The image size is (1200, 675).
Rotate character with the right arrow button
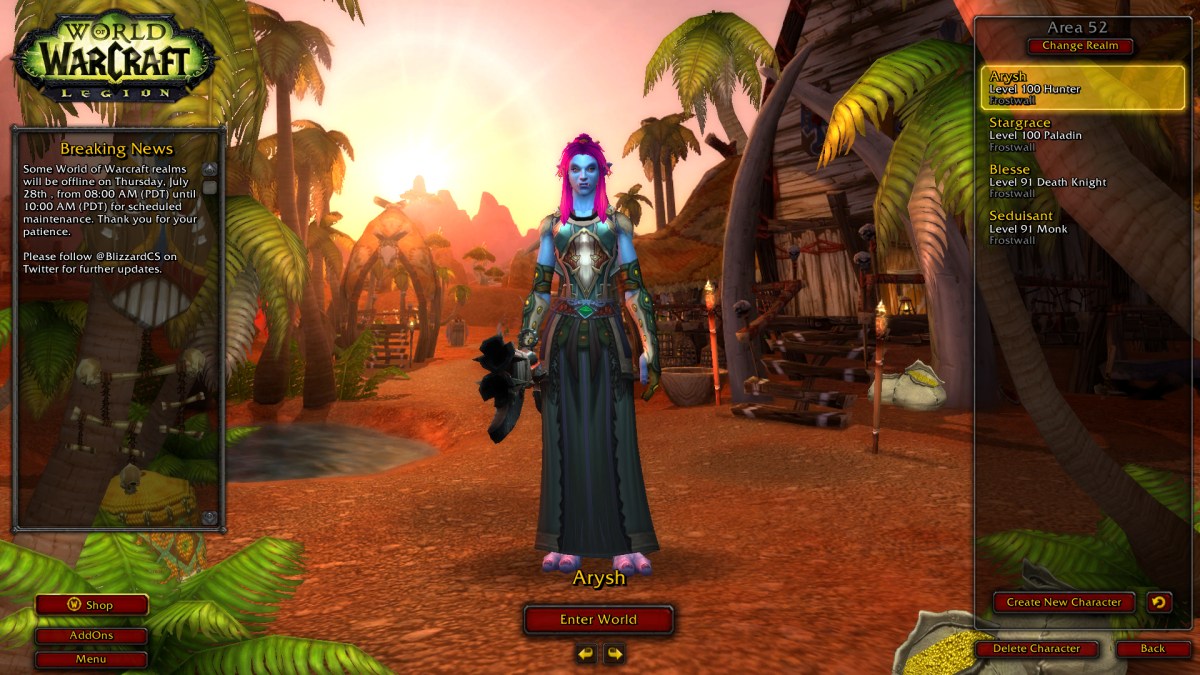coord(615,654)
